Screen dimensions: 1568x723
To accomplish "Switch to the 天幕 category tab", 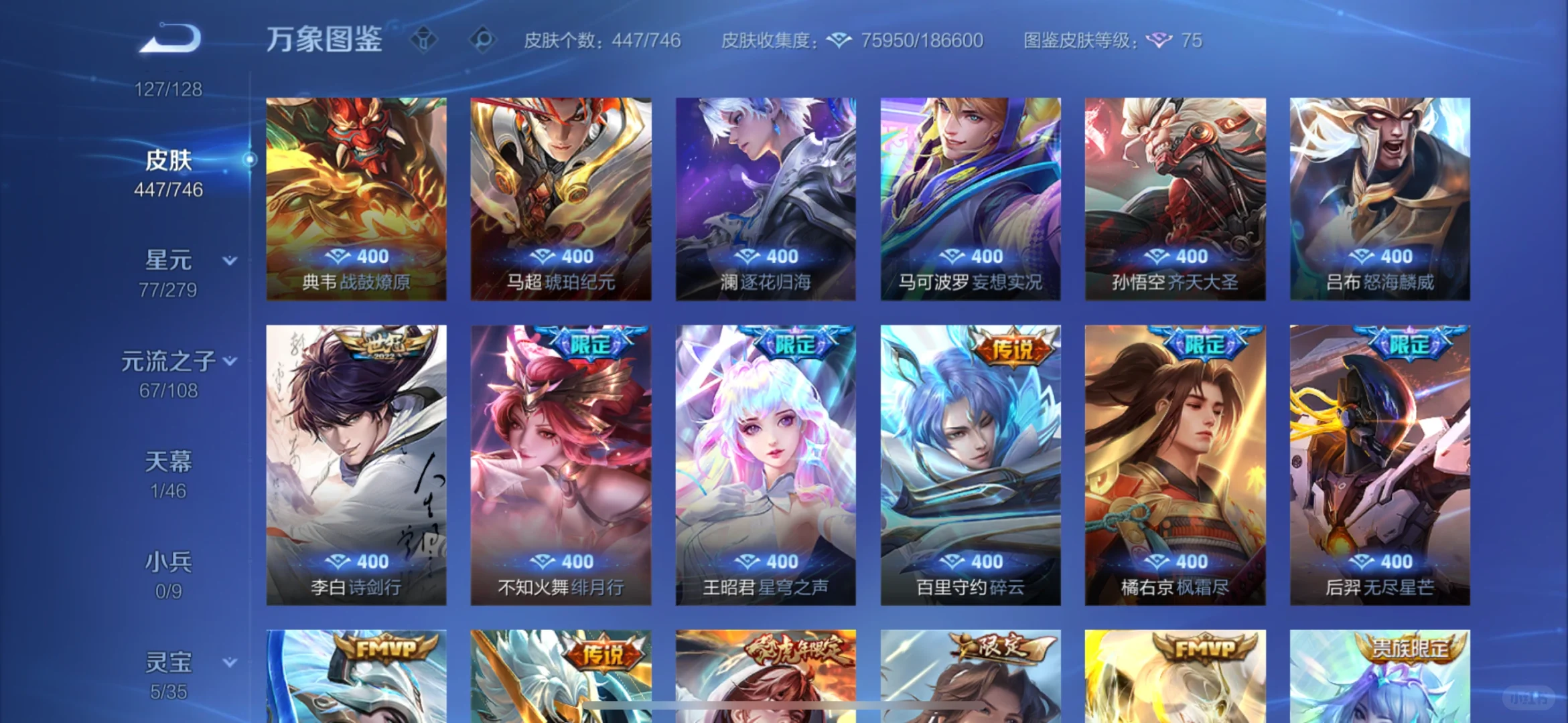I will point(167,462).
